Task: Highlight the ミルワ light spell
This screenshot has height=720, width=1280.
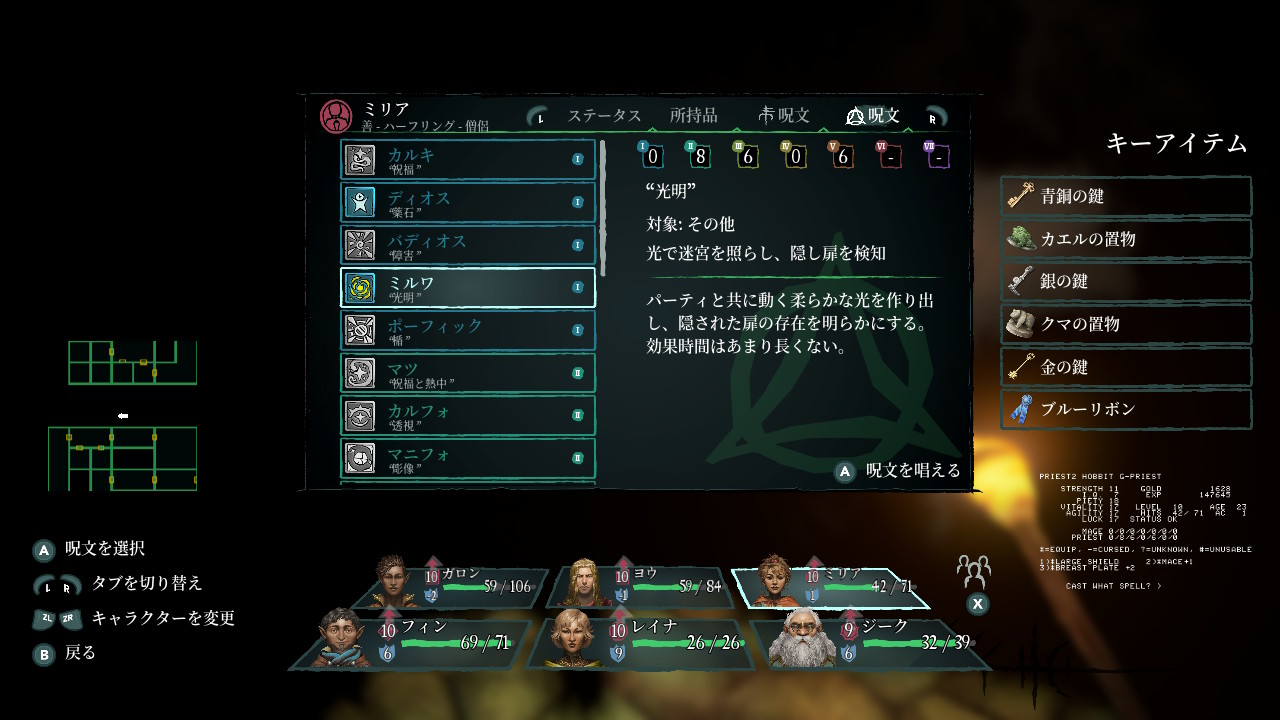Action: tap(468, 288)
